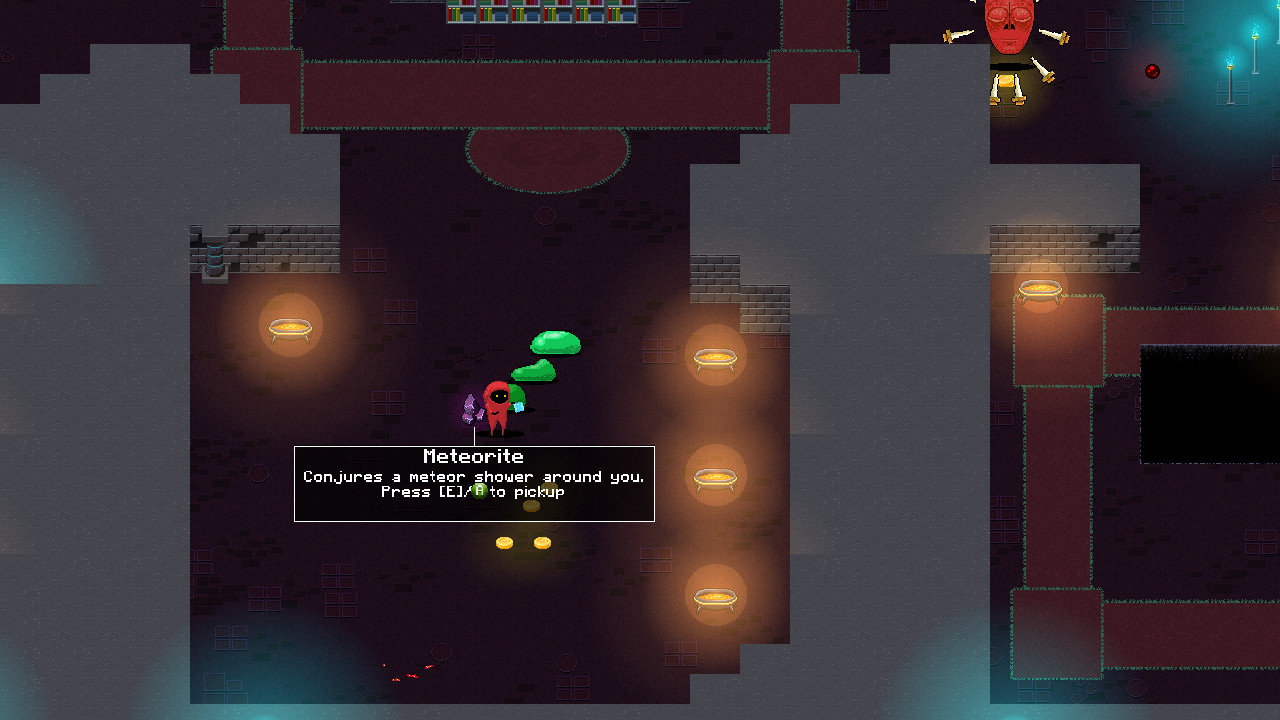Viewport: 1280px width, 720px height.
Task: Click the cauldron on the far right platform
Action: pos(1041,290)
